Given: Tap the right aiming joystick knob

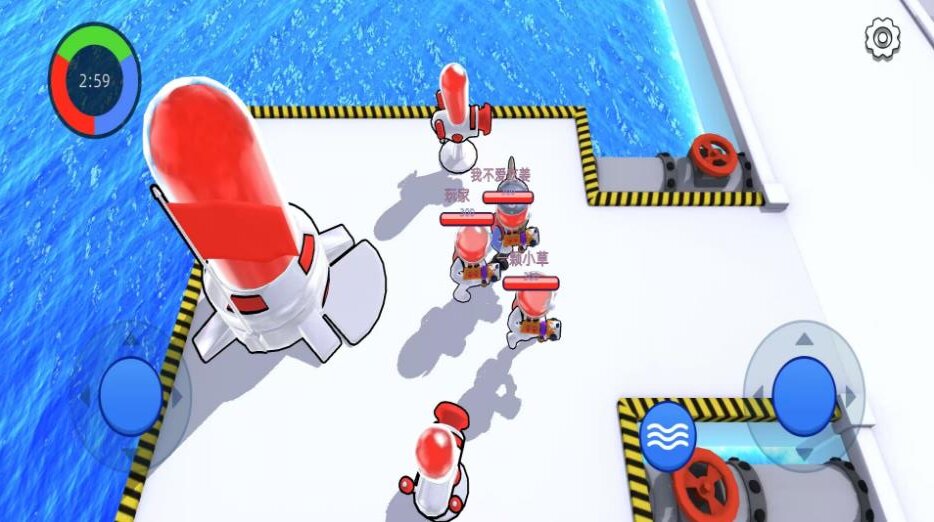Looking at the screenshot, I should (x=804, y=396).
